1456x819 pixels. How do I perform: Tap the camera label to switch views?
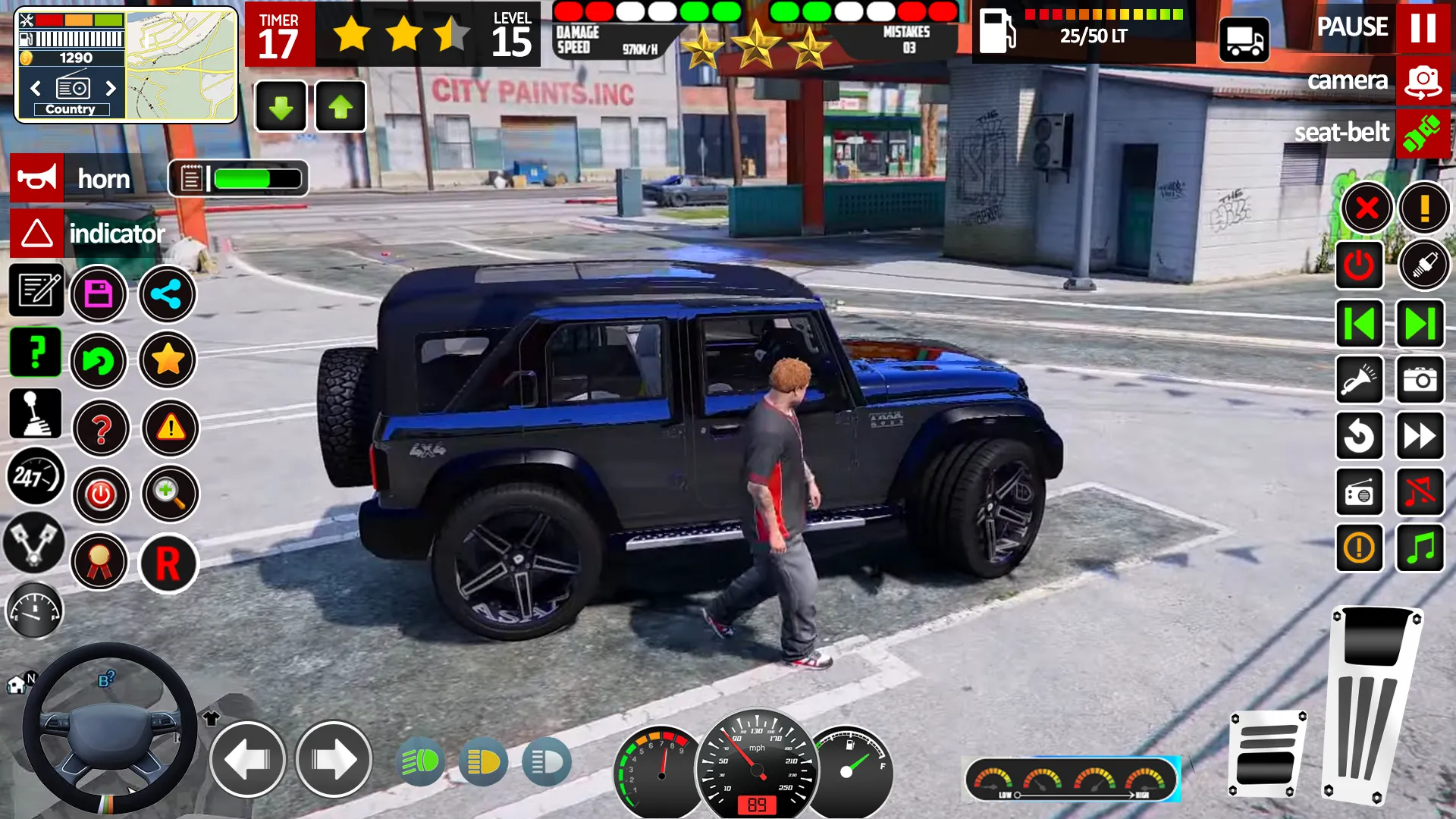coord(1349,81)
